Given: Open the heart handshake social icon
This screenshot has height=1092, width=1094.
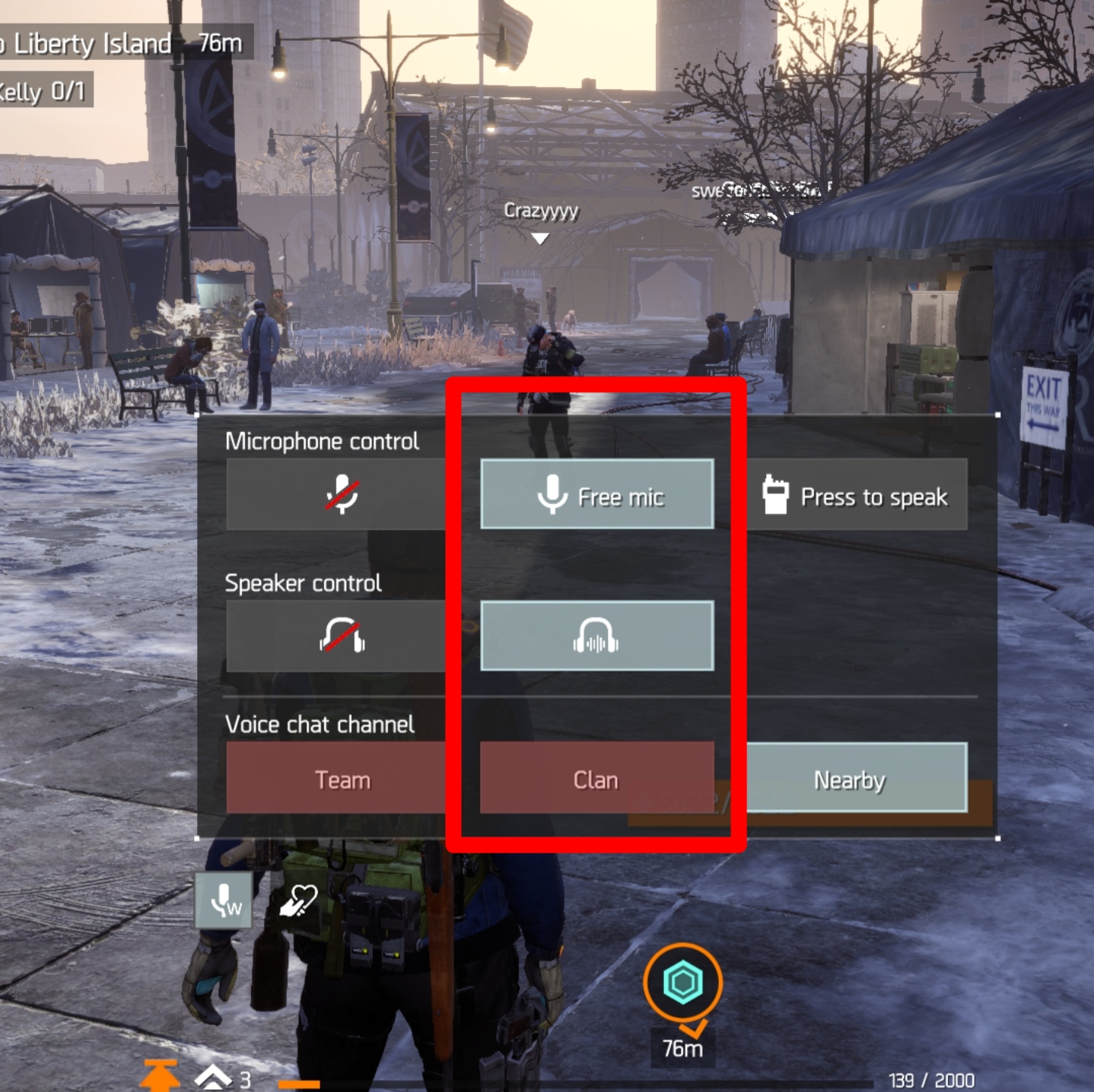Looking at the screenshot, I should 297,900.
